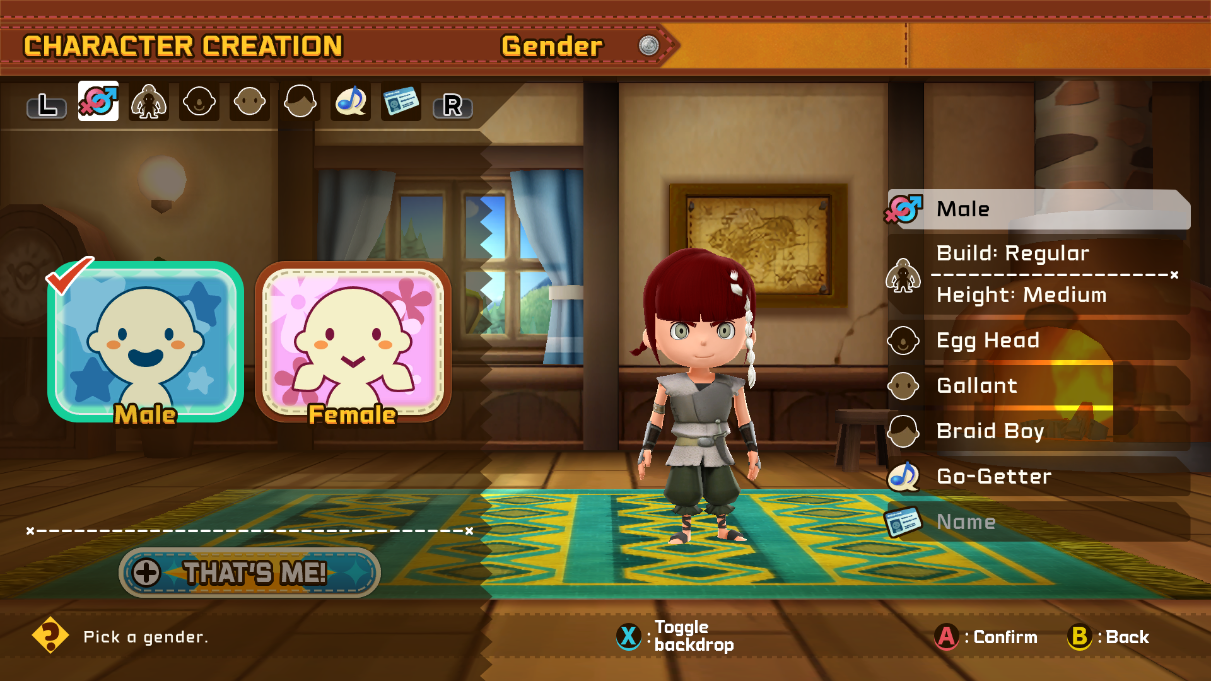Switch to the hairstyle head tab

(x=301, y=102)
